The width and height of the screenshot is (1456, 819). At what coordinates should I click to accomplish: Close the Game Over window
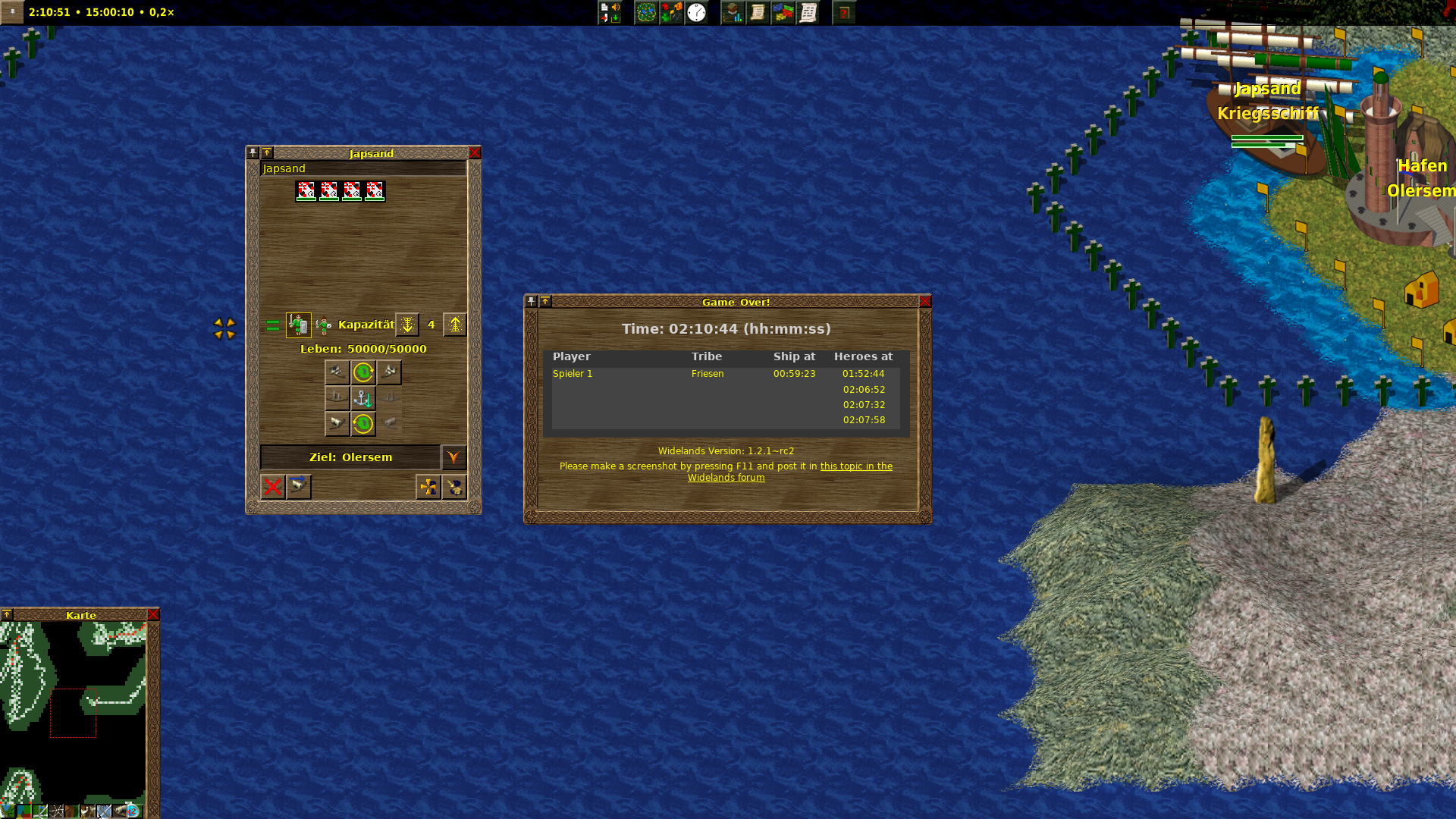[925, 302]
